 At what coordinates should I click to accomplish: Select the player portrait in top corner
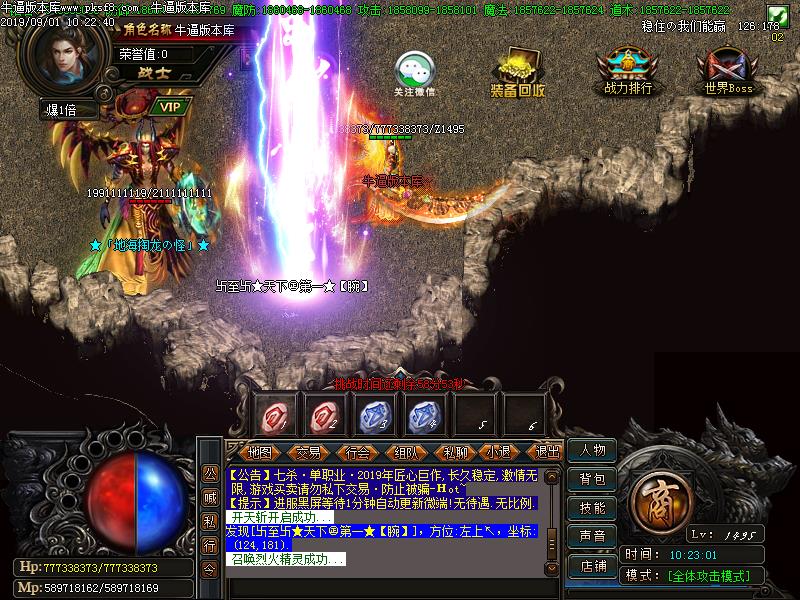pos(64,55)
